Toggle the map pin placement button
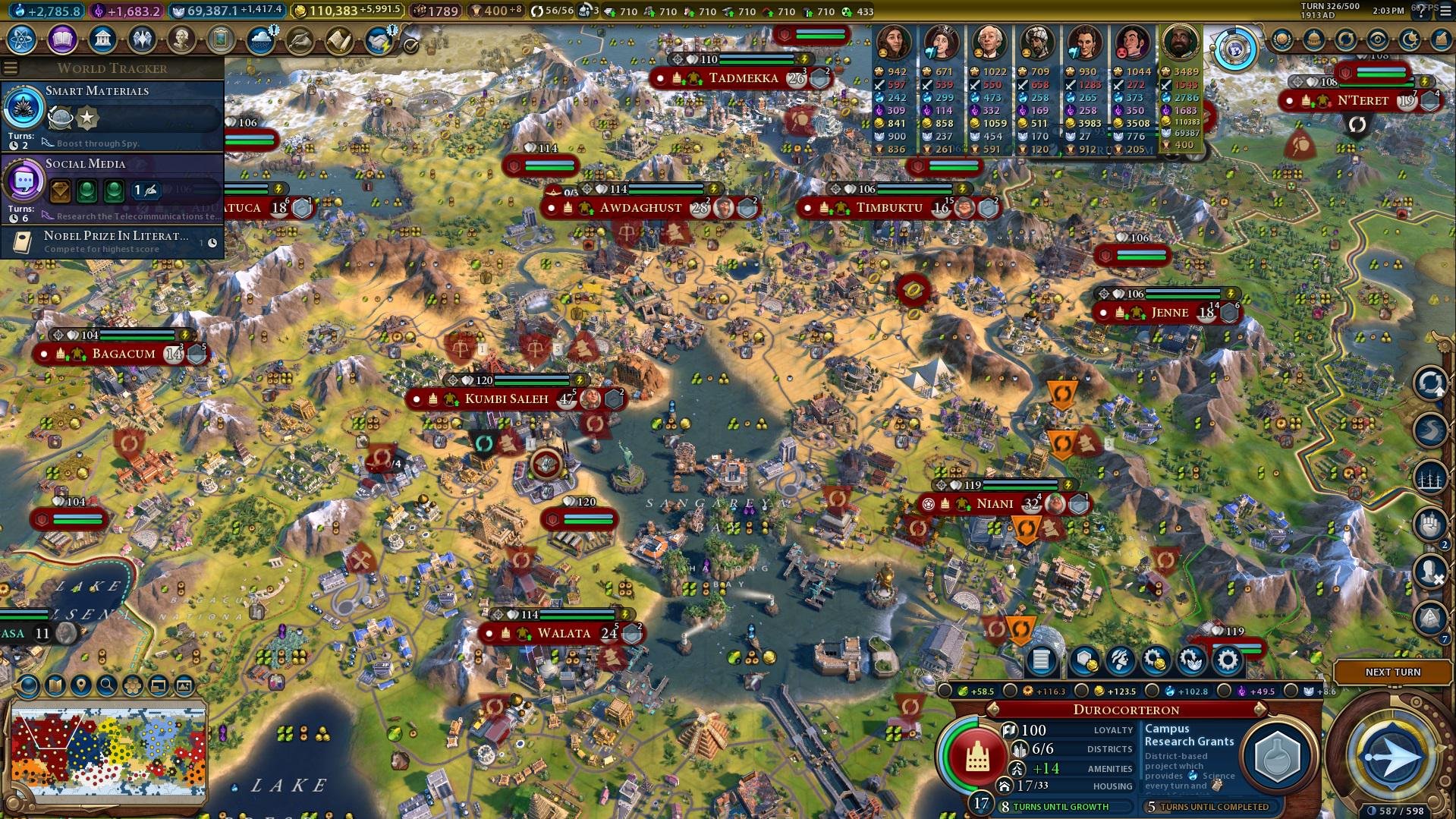The height and width of the screenshot is (819, 1456). pyautogui.click(x=81, y=686)
